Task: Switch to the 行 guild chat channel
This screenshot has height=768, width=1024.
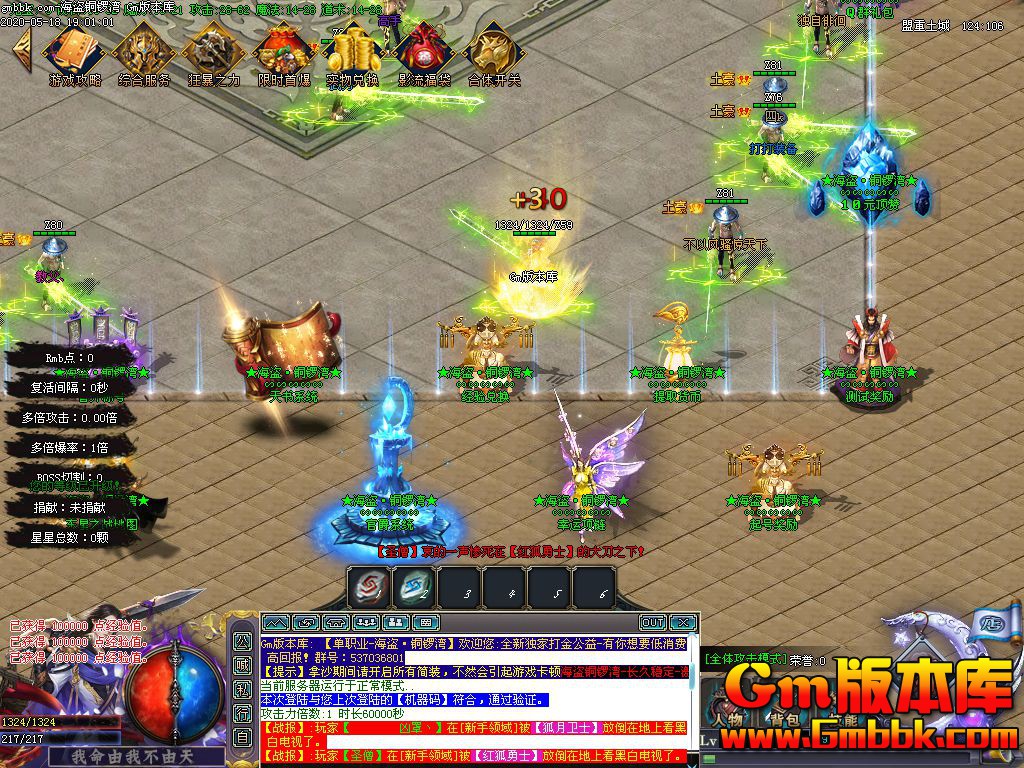Action: (x=243, y=713)
